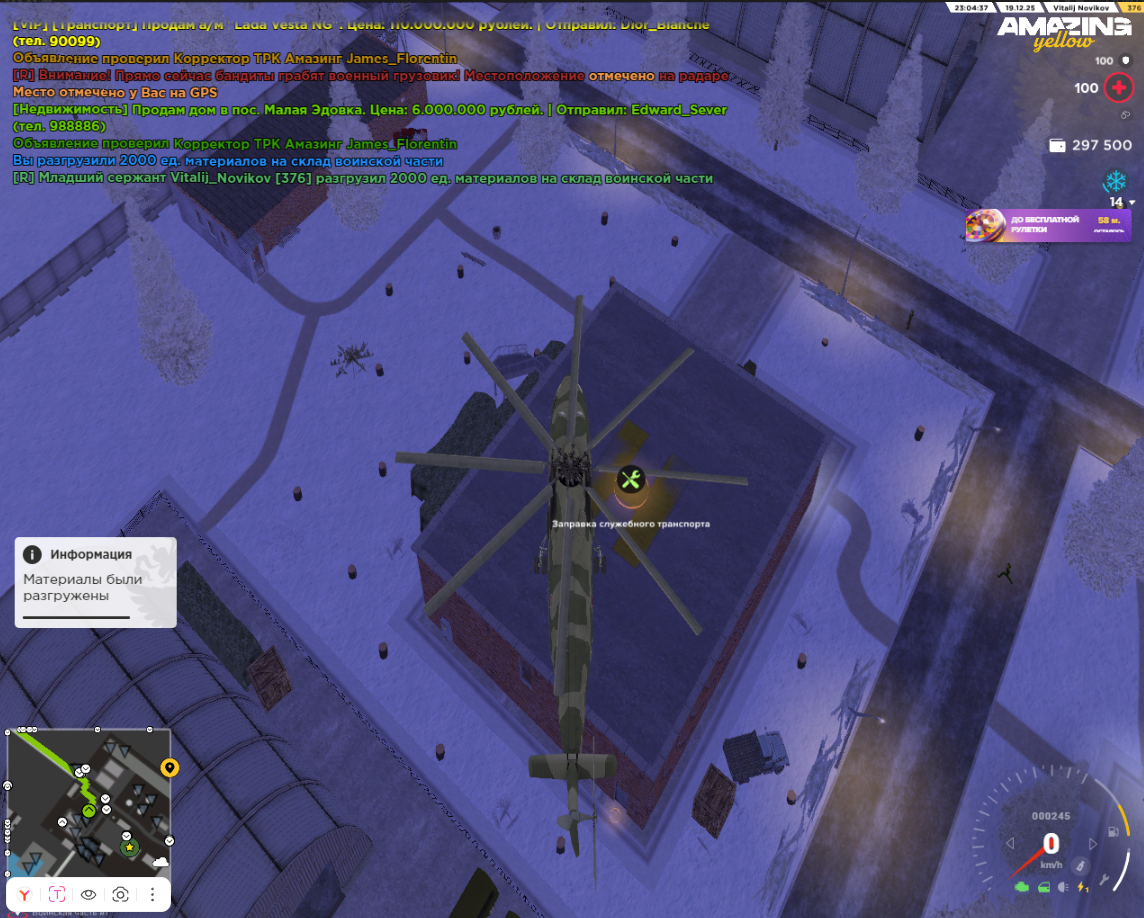Click the left turn signal arrow
Viewport: 1144px width, 918px height.
(x=1010, y=843)
